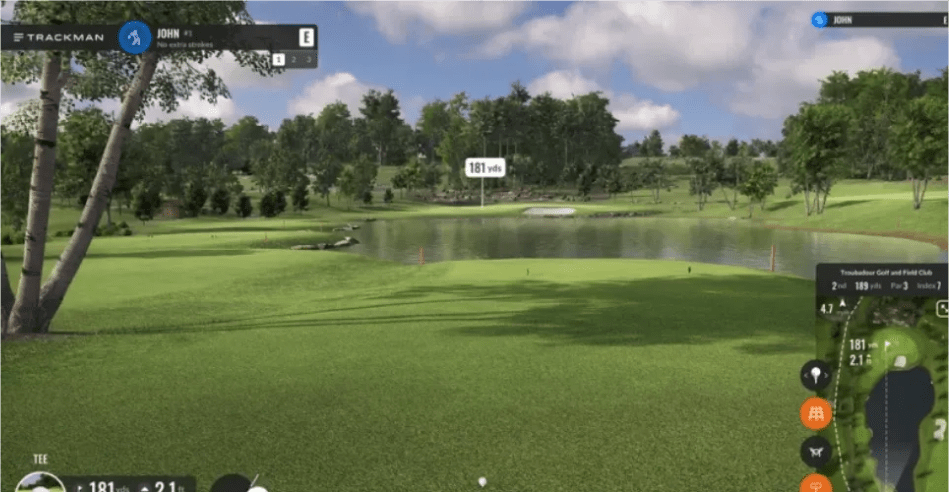
Task: Open the Trackman menu
Action: (18, 37)
